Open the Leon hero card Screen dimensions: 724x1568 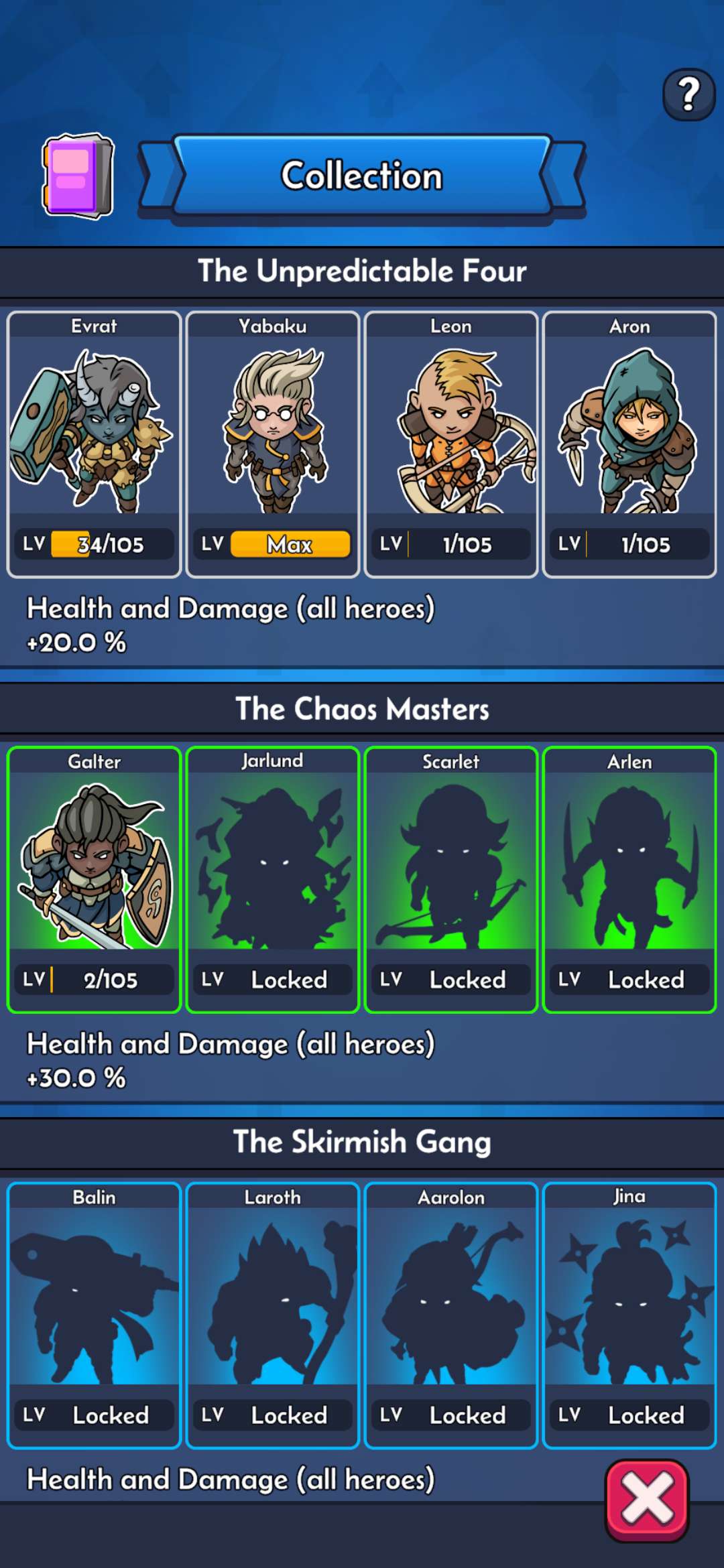click(451, 444)
